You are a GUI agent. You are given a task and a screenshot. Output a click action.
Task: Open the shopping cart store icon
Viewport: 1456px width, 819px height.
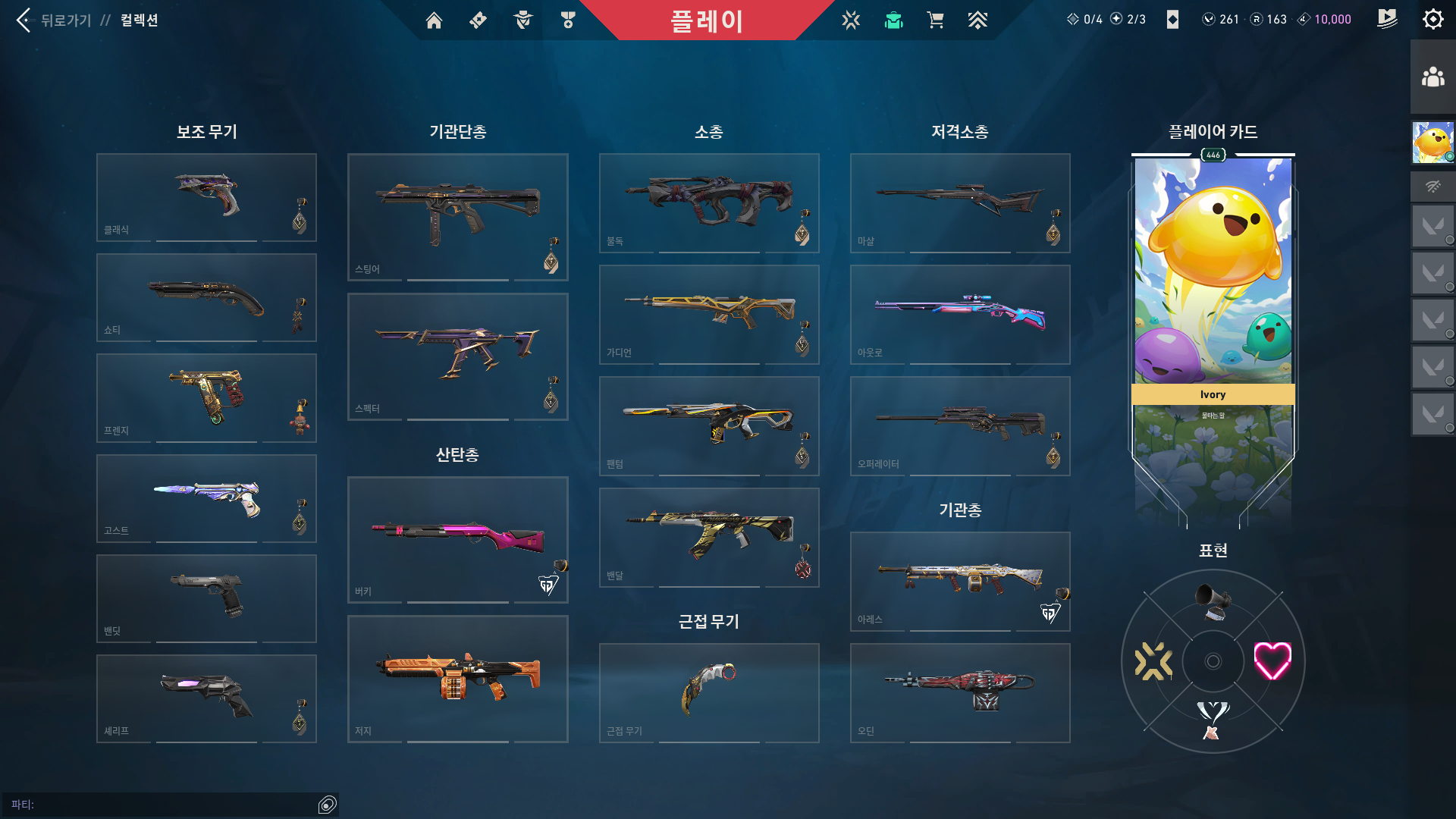[935, 20]
